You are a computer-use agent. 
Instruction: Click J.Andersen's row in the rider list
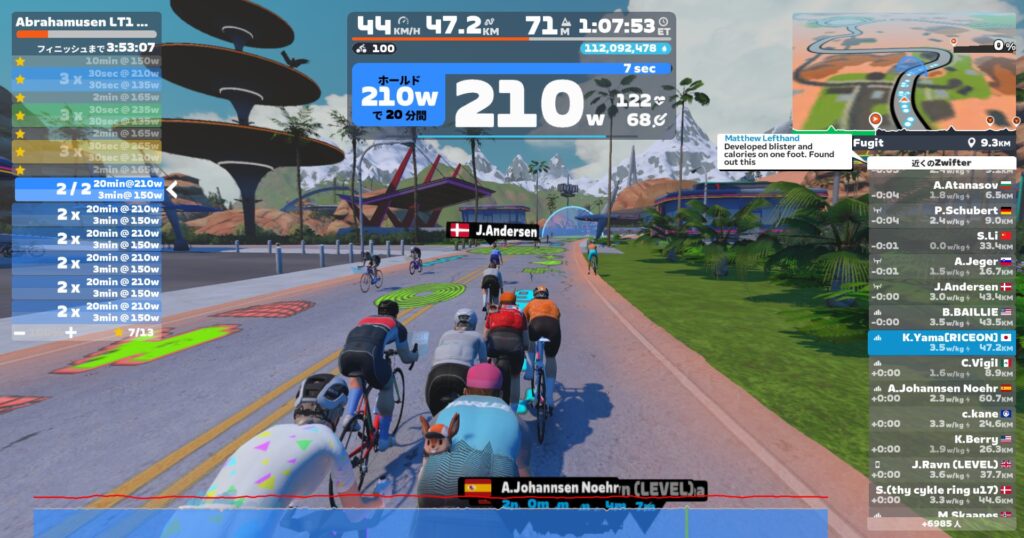point(941,291)
